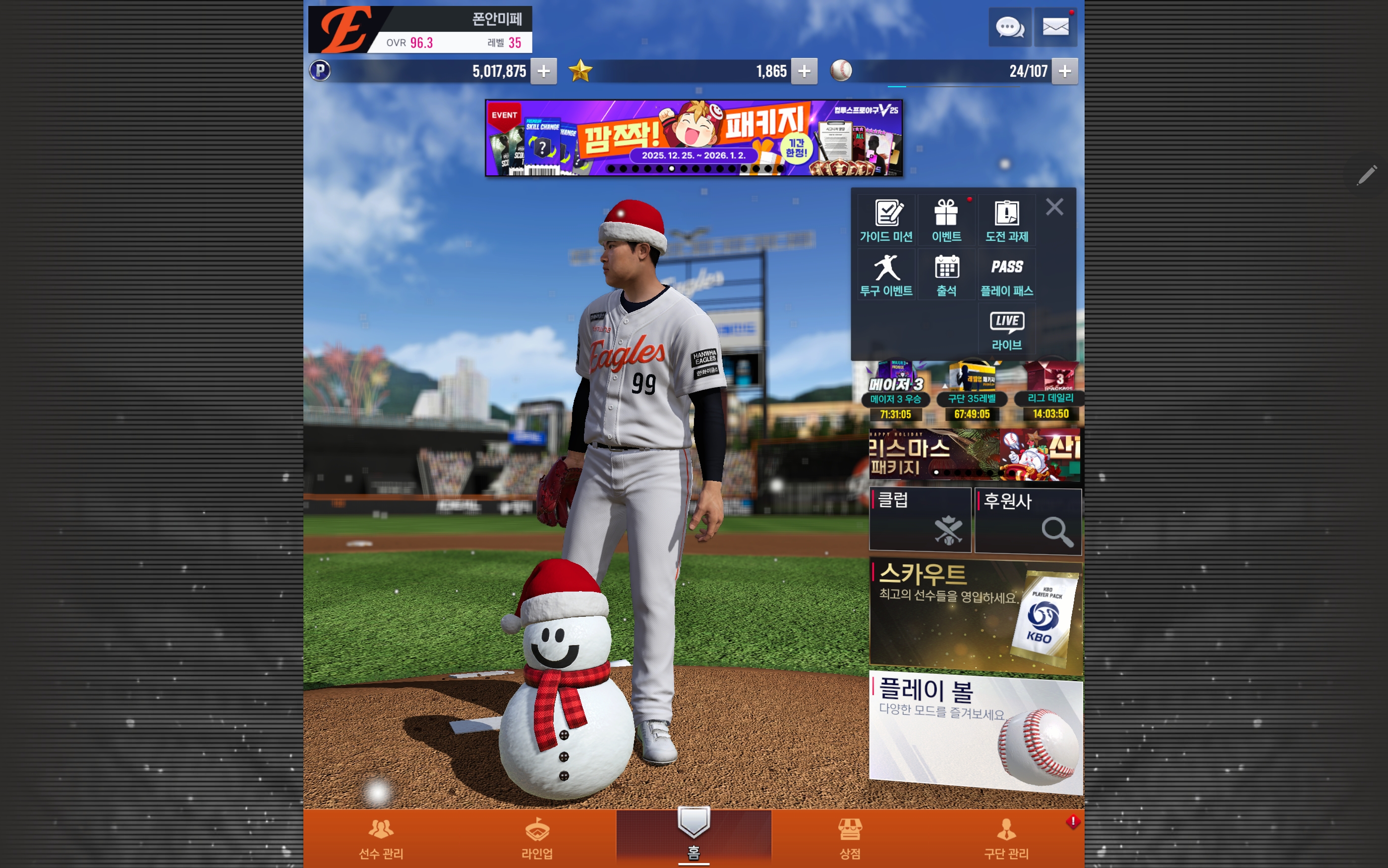Open 스카우트 to recruit players
The image size is (1388, 868).
tap(975, 614)
